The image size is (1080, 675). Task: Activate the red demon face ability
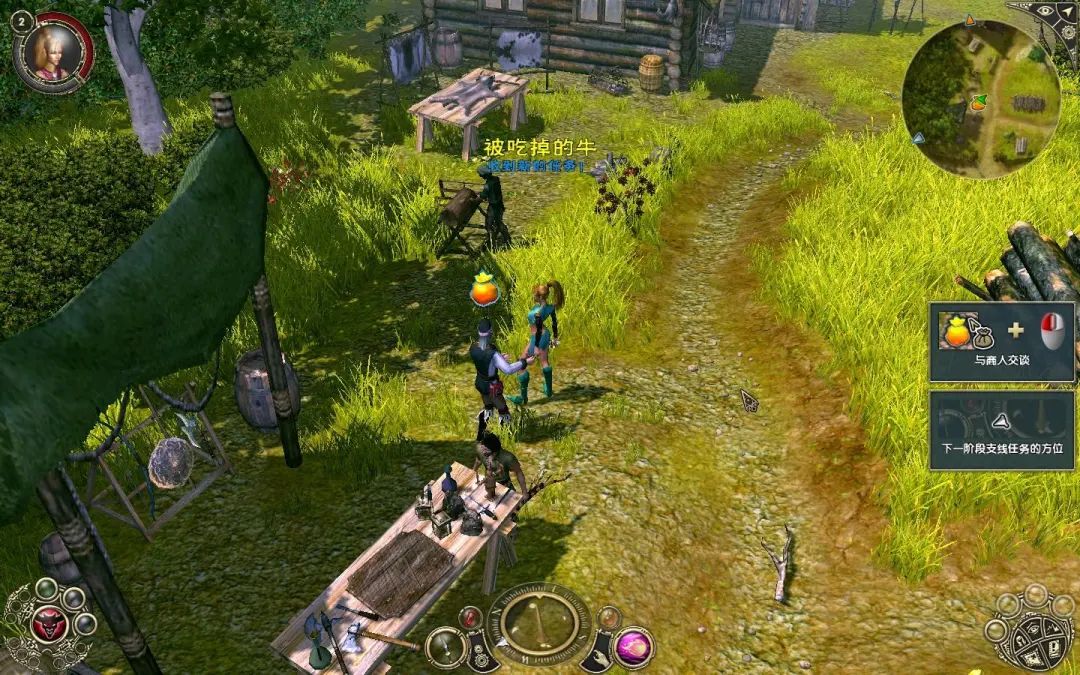(47, 625)
